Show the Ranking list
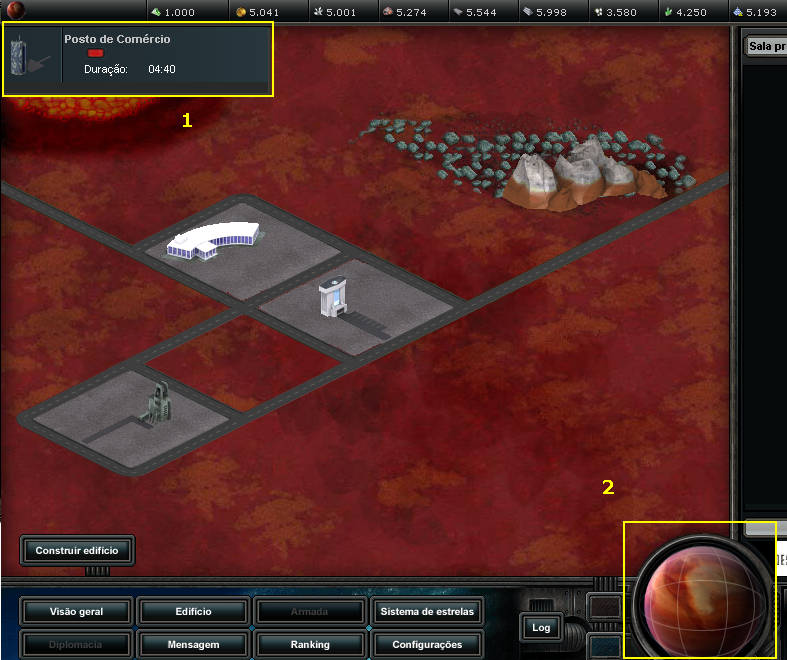This screenshot has height=660, width=787. coord(310,644)
